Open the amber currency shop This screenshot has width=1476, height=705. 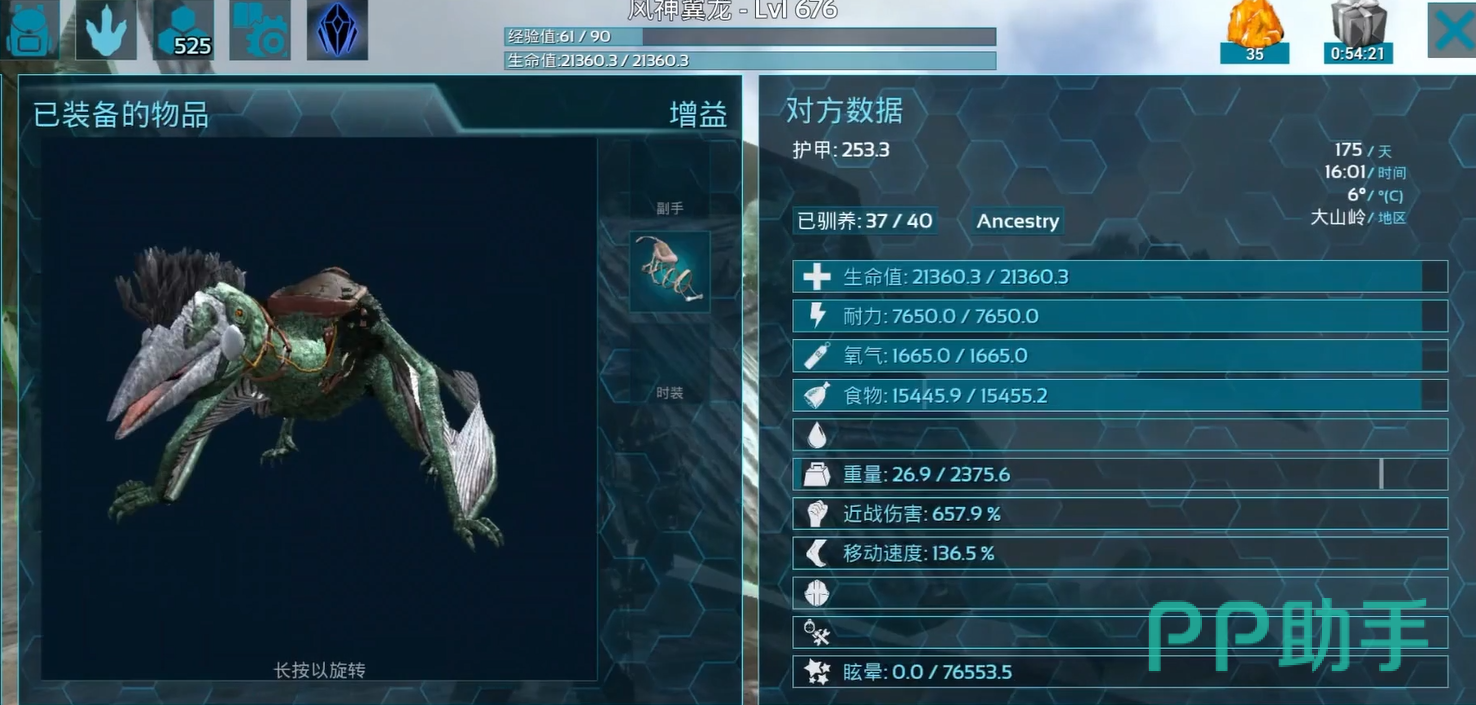pos(1254,30)
